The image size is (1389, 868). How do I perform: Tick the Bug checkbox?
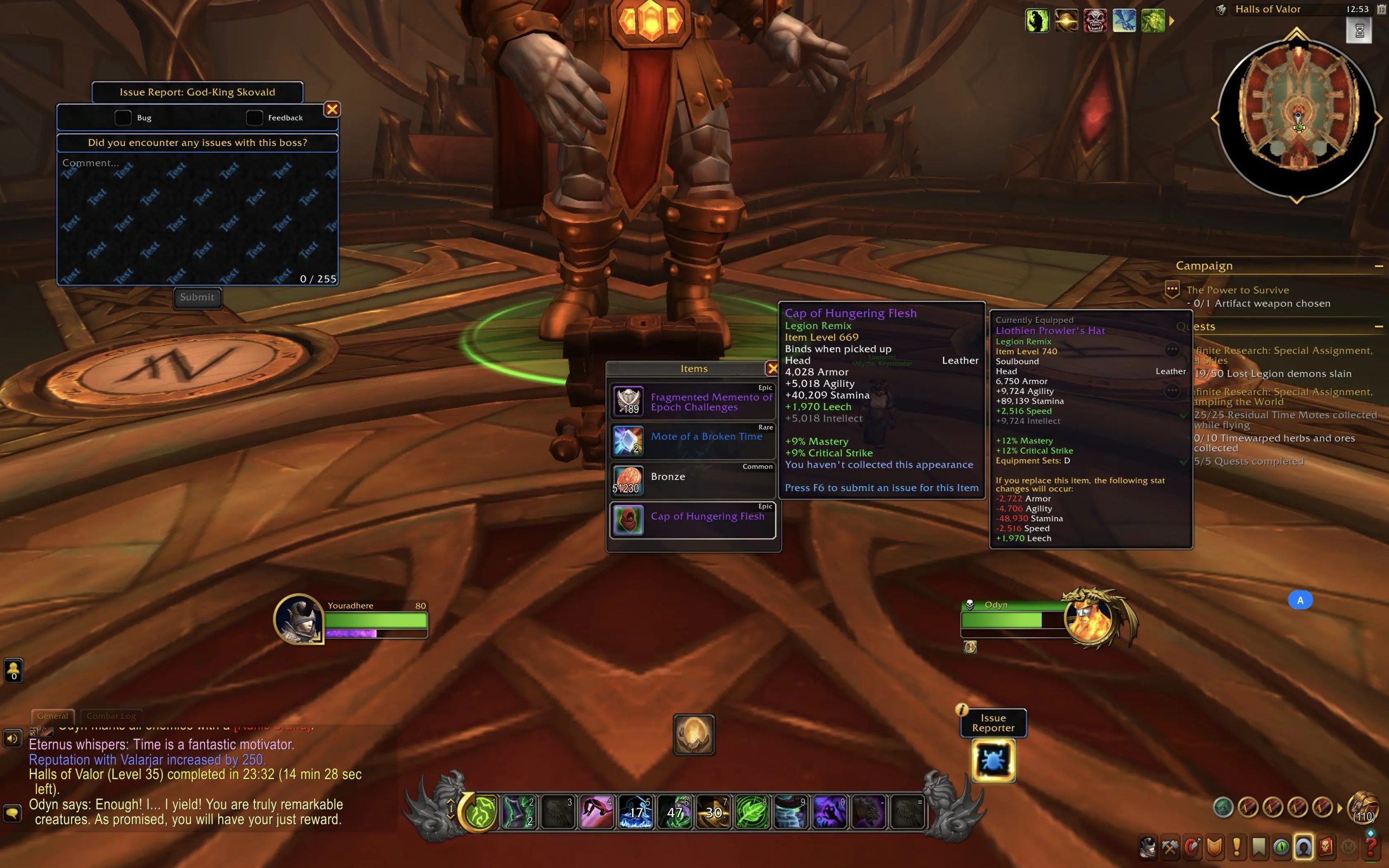(123, 118)
